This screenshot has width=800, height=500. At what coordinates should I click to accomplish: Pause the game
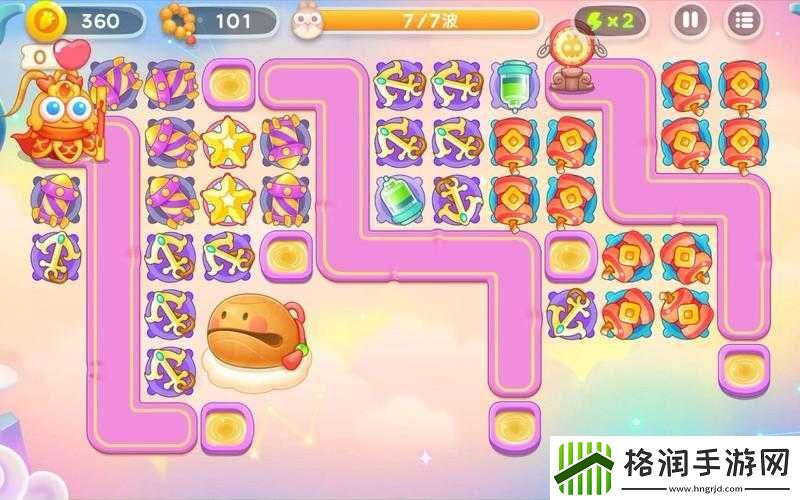tap(688, 19)
